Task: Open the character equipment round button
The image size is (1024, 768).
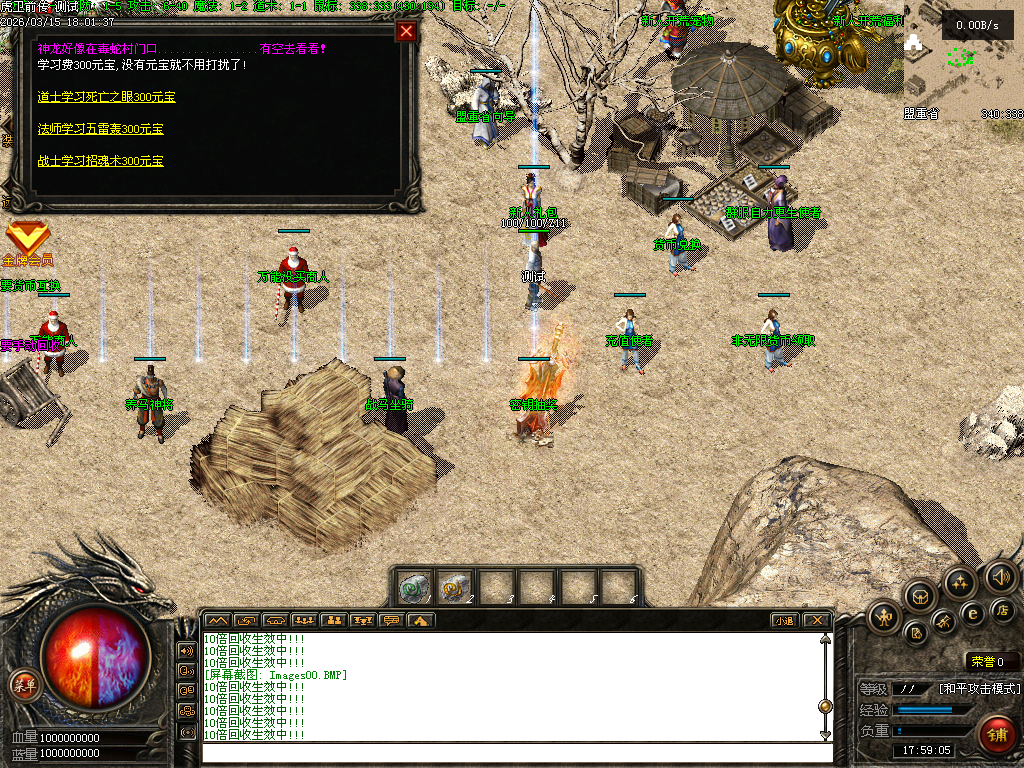Action: point(885,617)
